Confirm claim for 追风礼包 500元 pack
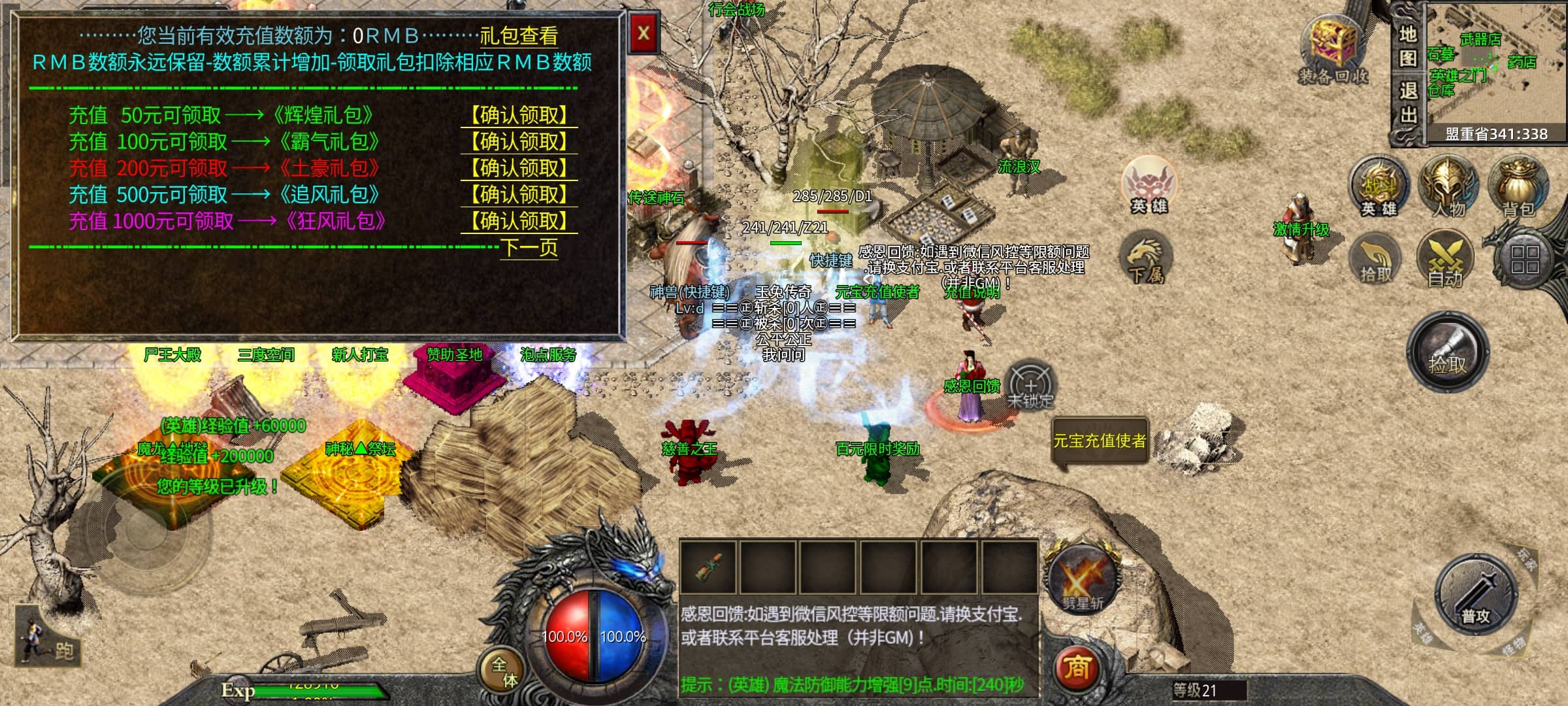 (x=520, y=195)
